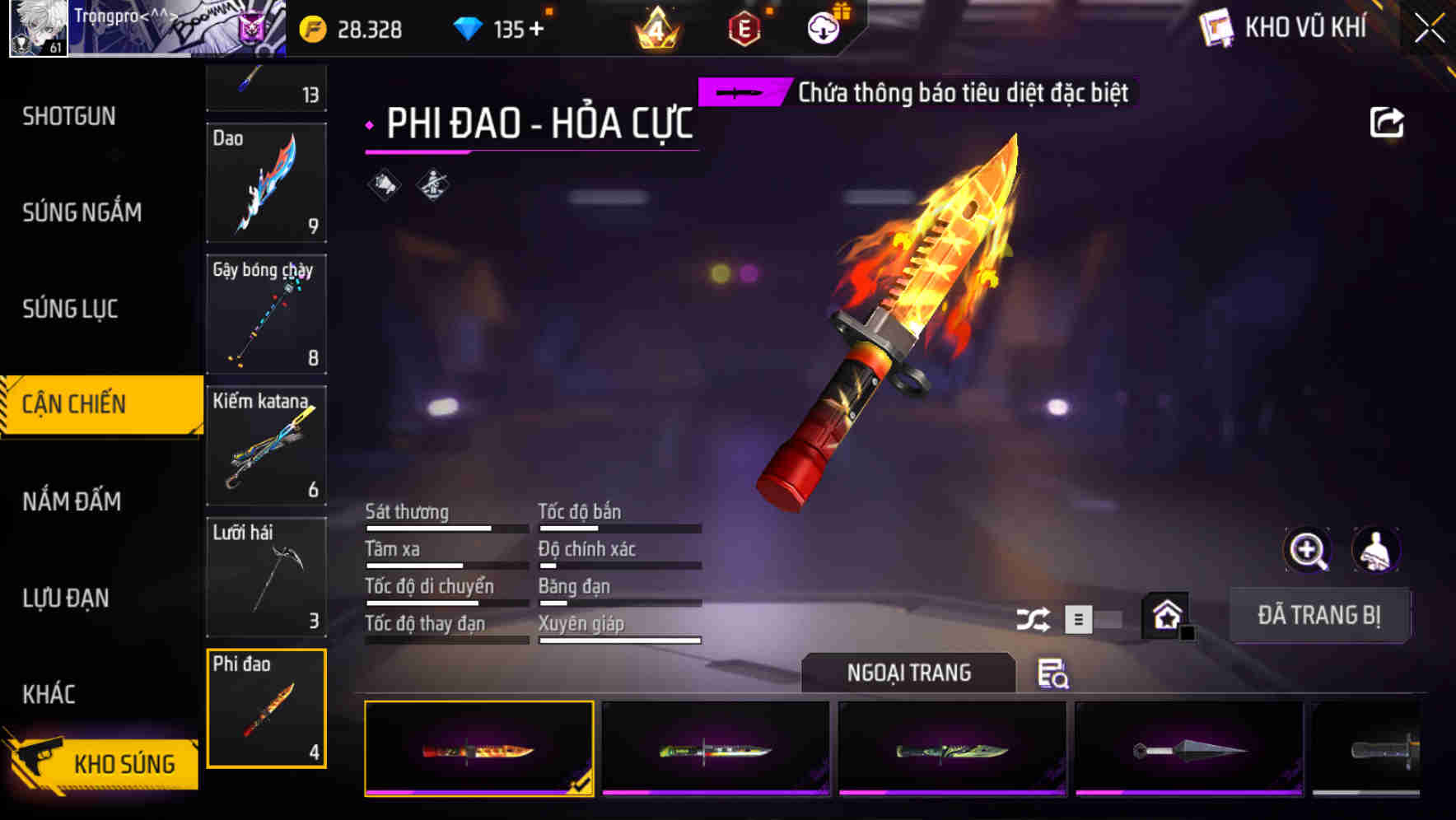
Task: Click the character skill icon beside the announcement icon
Action: point(431,185)
